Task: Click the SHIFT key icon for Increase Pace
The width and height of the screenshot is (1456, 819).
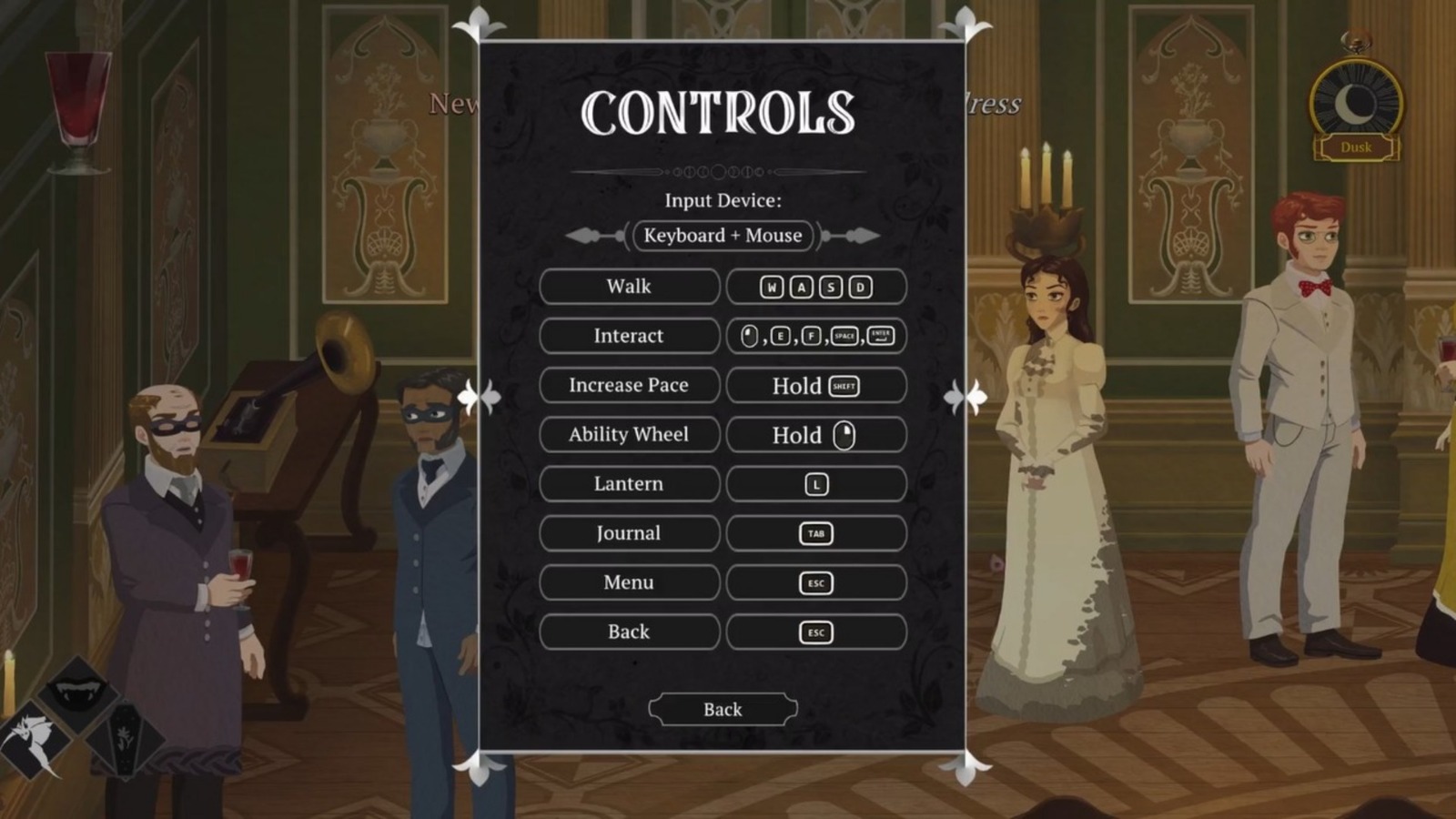Action: [x=844, y=385]
